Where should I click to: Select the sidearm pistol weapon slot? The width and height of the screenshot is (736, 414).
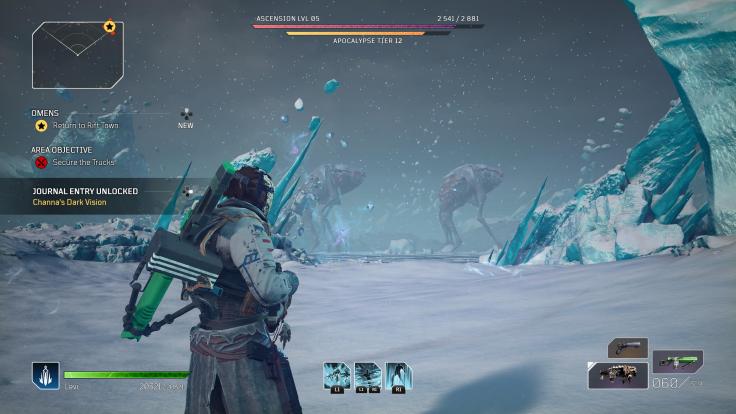pos(627,348)
